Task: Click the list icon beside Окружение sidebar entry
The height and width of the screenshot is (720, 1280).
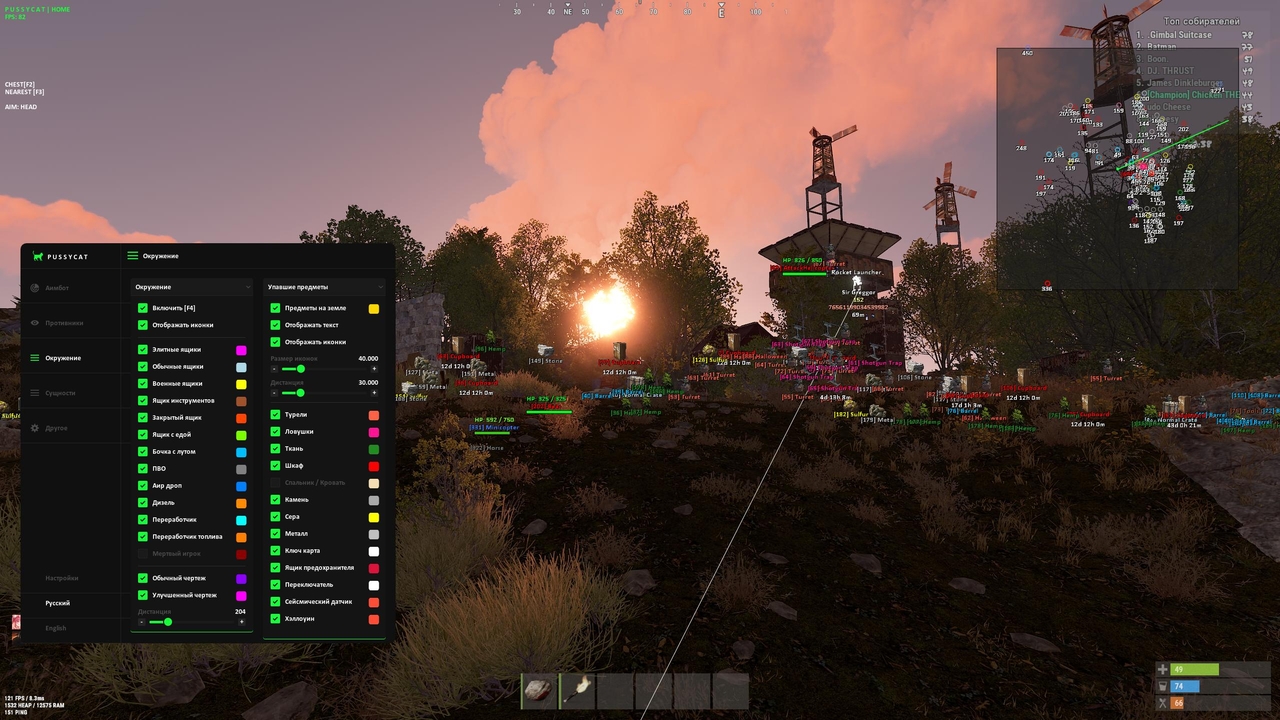Action: point(36,358)
